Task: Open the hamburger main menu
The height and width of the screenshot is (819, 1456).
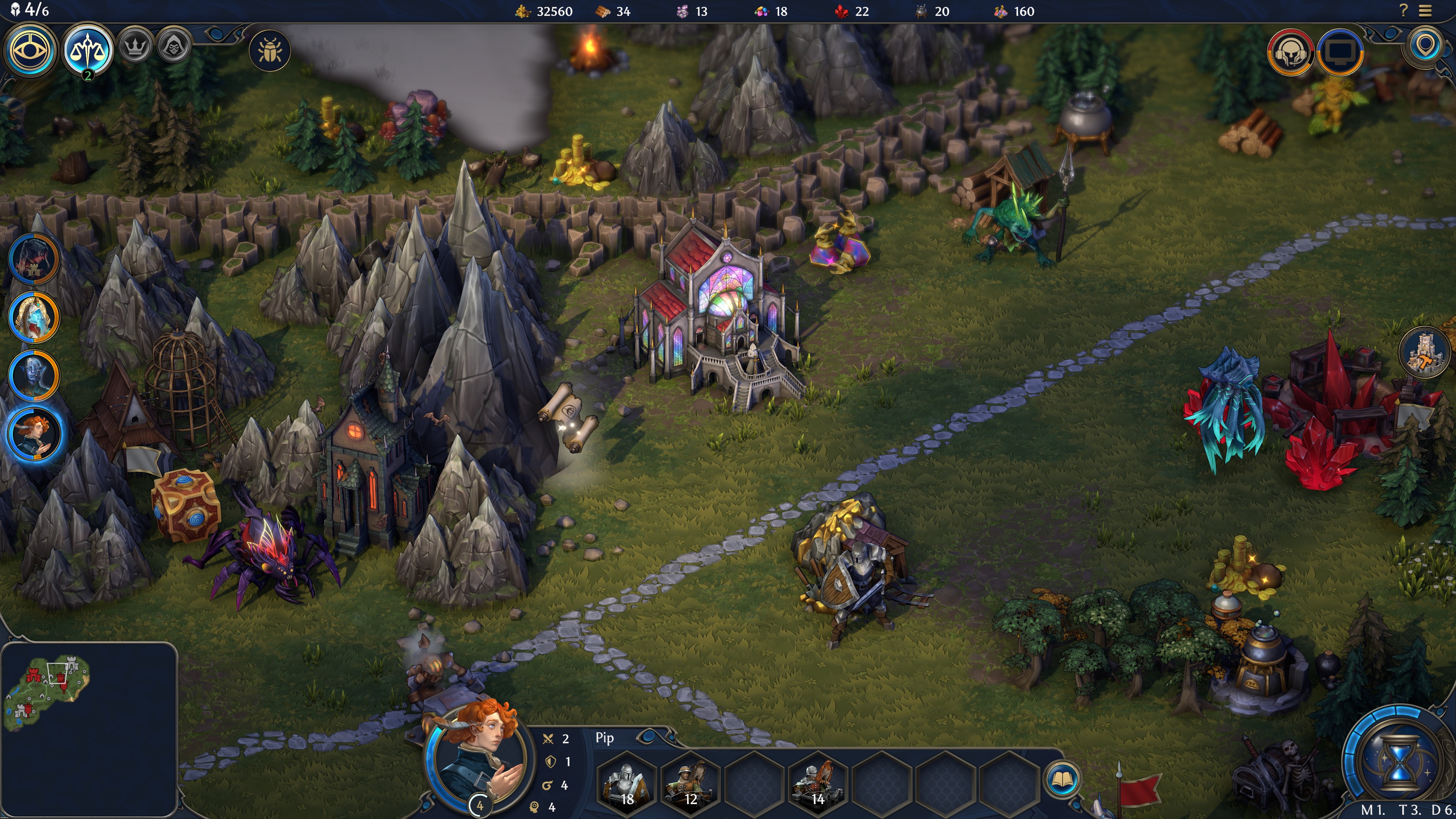Action: [1426, 11]
